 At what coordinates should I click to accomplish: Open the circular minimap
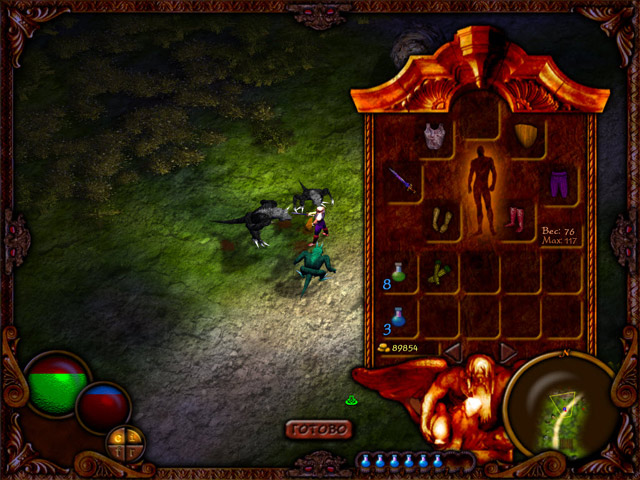pos(560,407)
